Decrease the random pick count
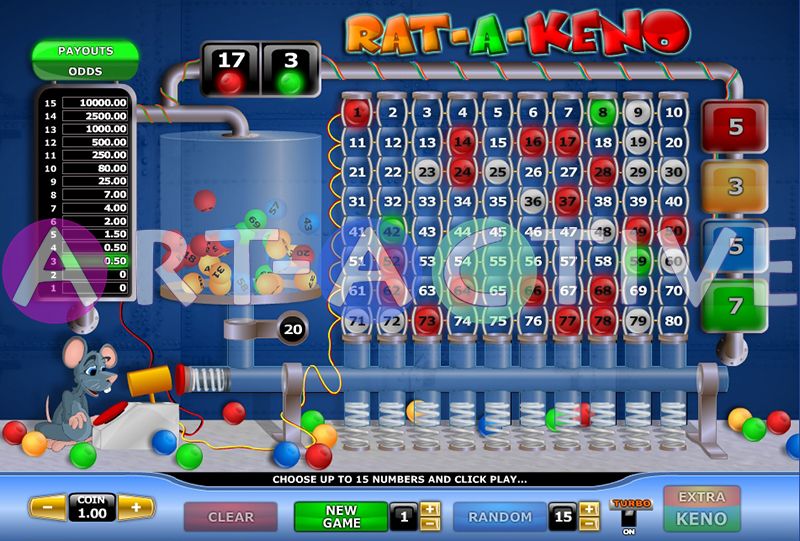The height and width of the screenshot is (541, 800). (x=590, y=523)
